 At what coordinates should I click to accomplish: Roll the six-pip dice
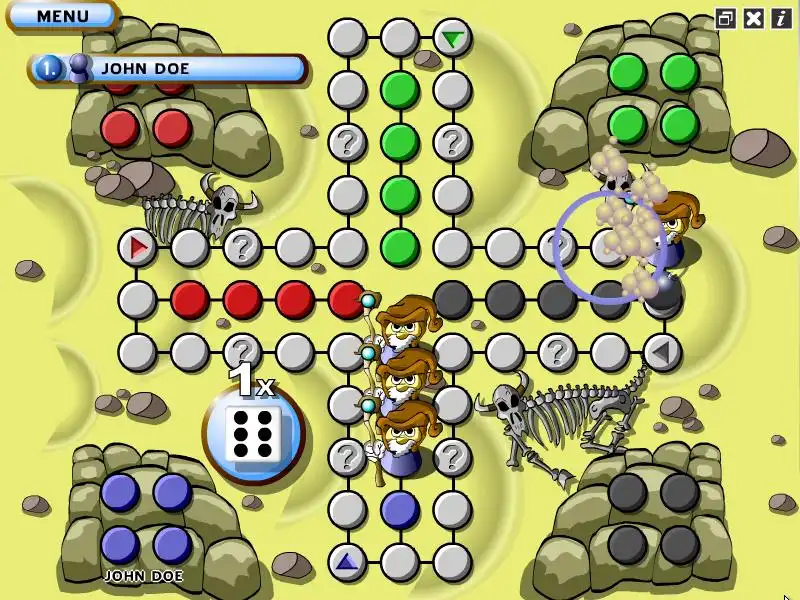point(253,434)
